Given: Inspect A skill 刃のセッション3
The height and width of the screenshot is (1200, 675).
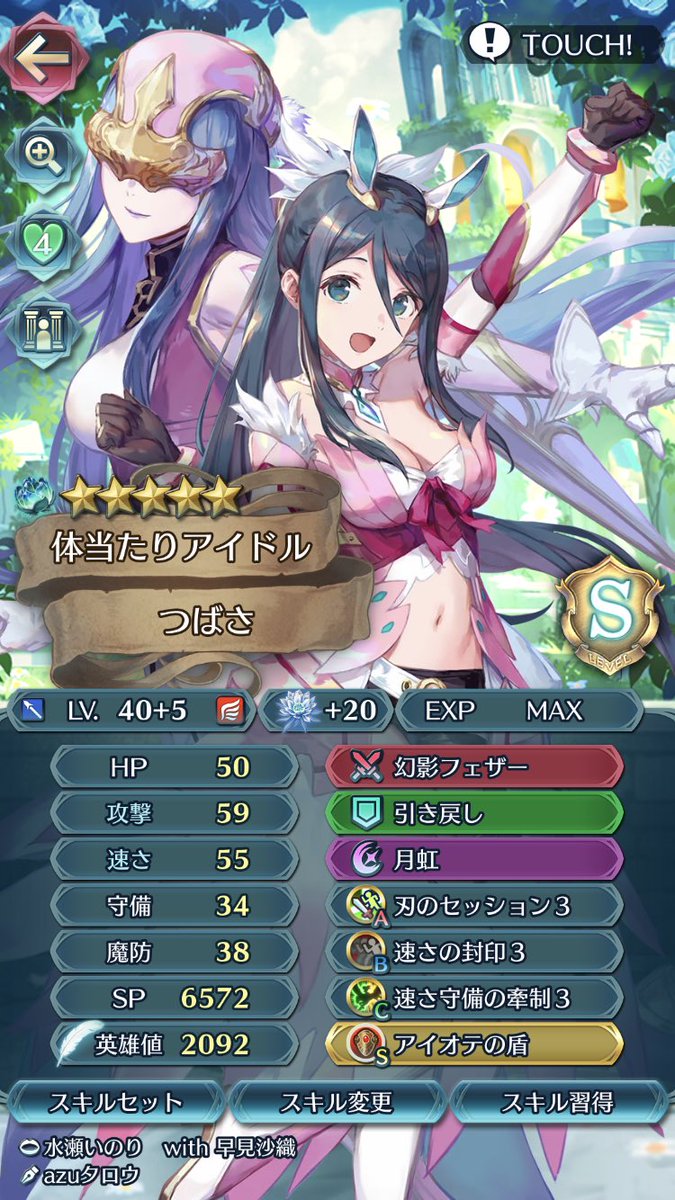Looking at the screenshot, I should (475, 906).
